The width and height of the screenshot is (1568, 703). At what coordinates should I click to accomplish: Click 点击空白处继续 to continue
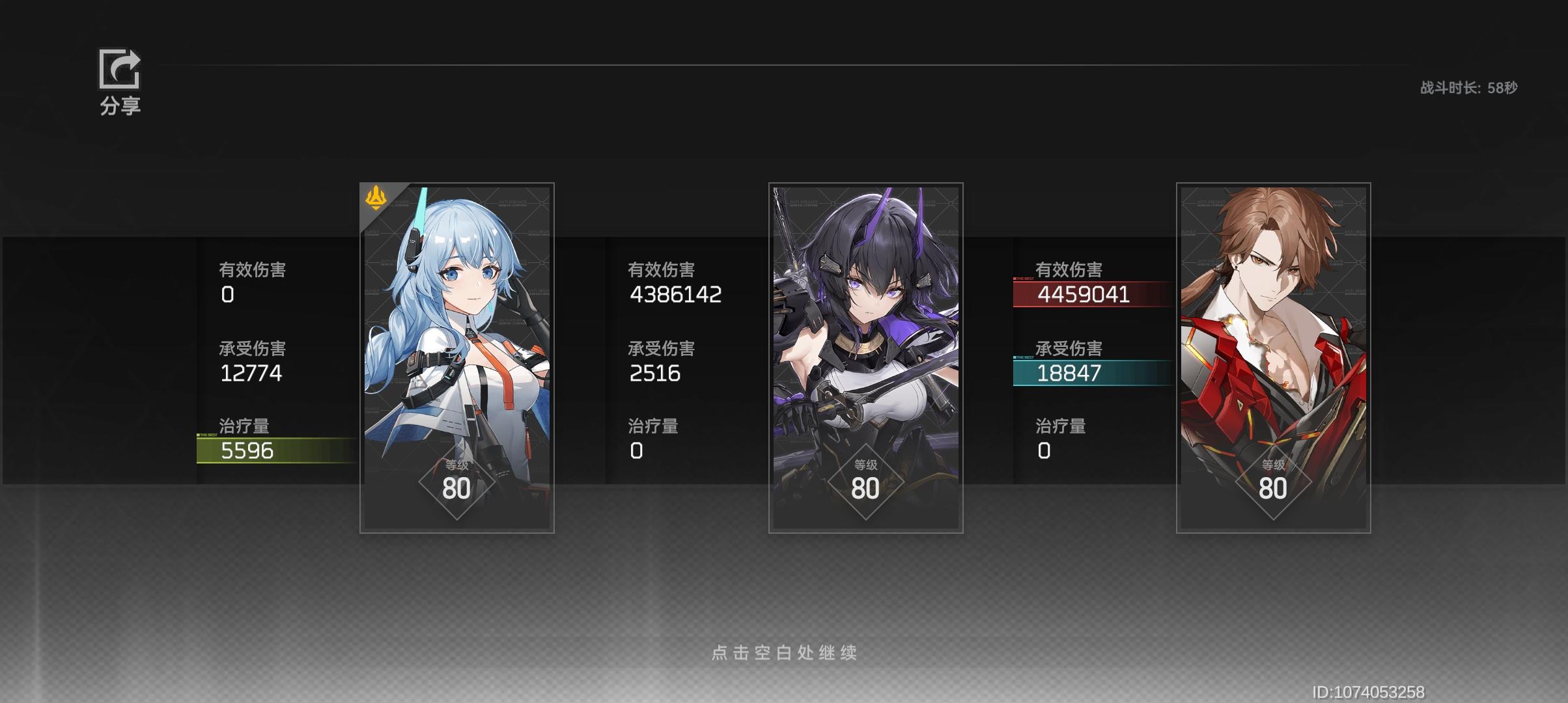coord(784,654)
